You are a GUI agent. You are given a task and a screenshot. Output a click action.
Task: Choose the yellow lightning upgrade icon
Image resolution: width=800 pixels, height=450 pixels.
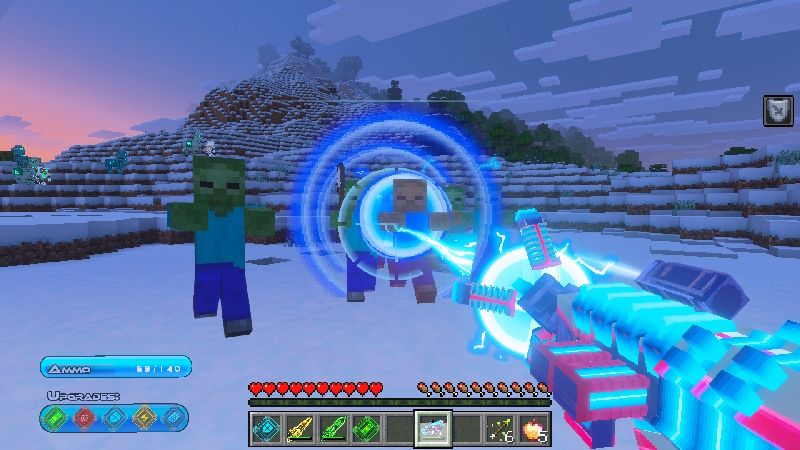143,417
